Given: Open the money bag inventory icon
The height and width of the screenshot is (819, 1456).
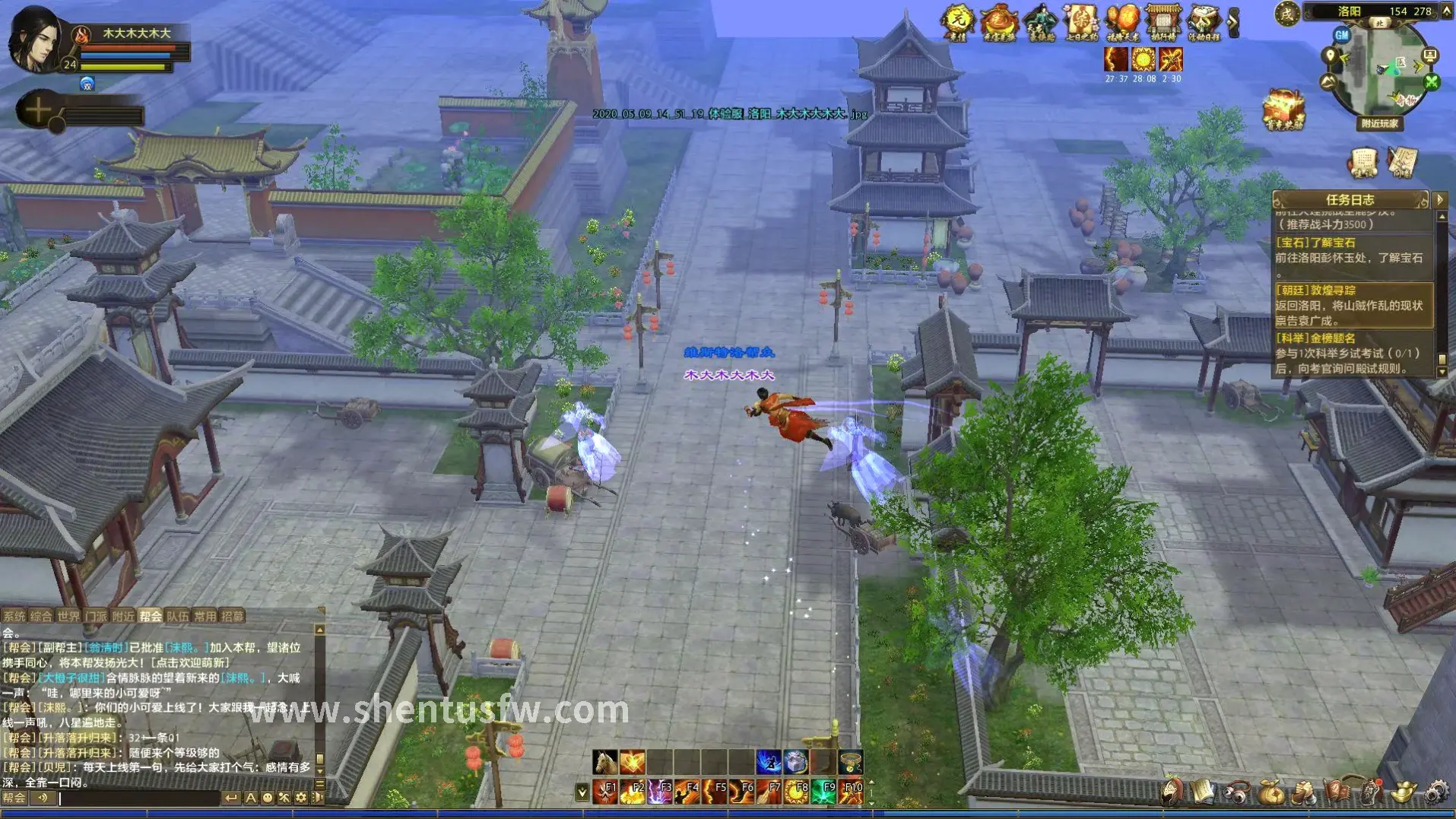Looking at the screenshot, I should 1270,792.
